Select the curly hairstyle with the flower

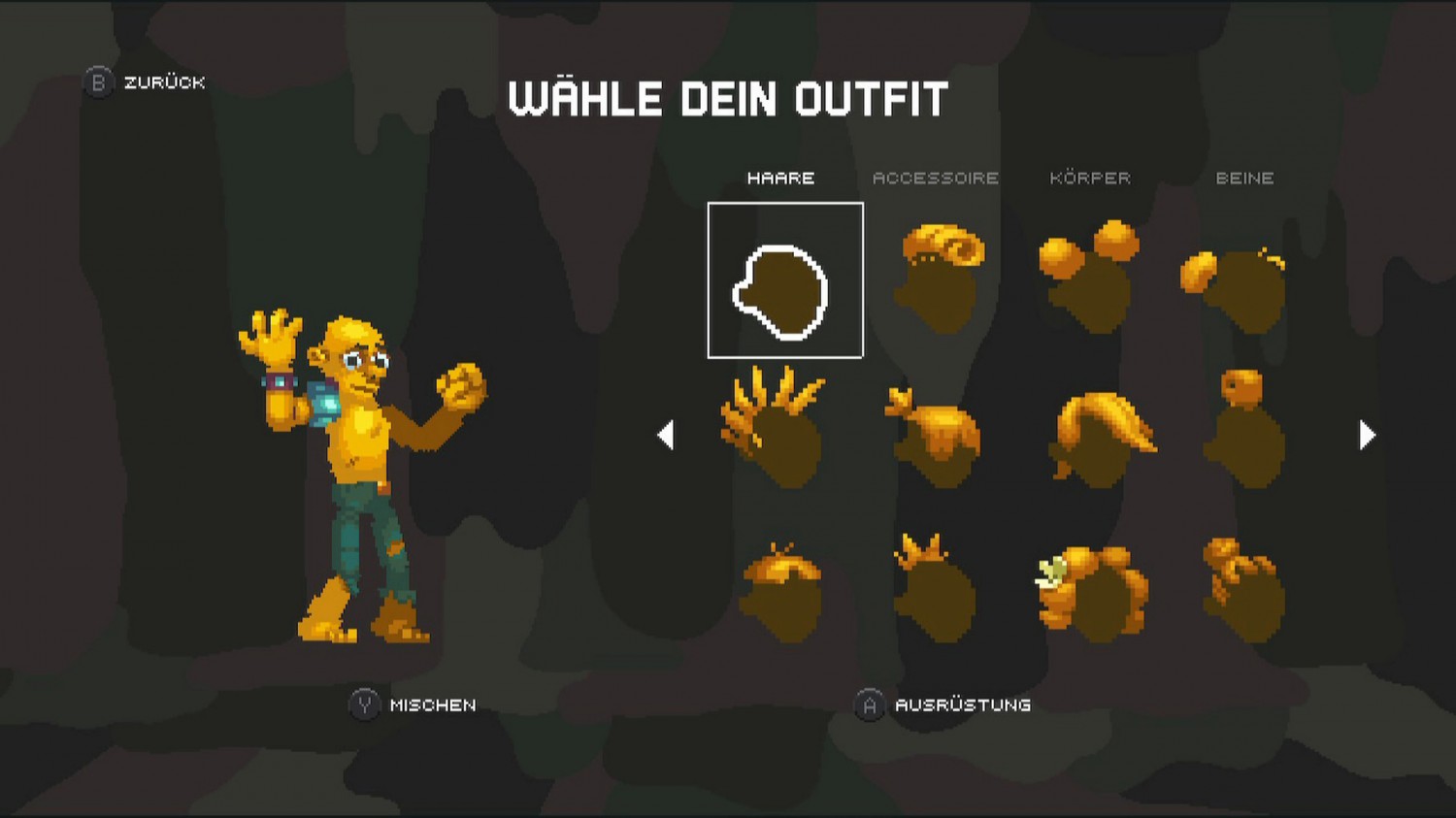(1092, 587)
